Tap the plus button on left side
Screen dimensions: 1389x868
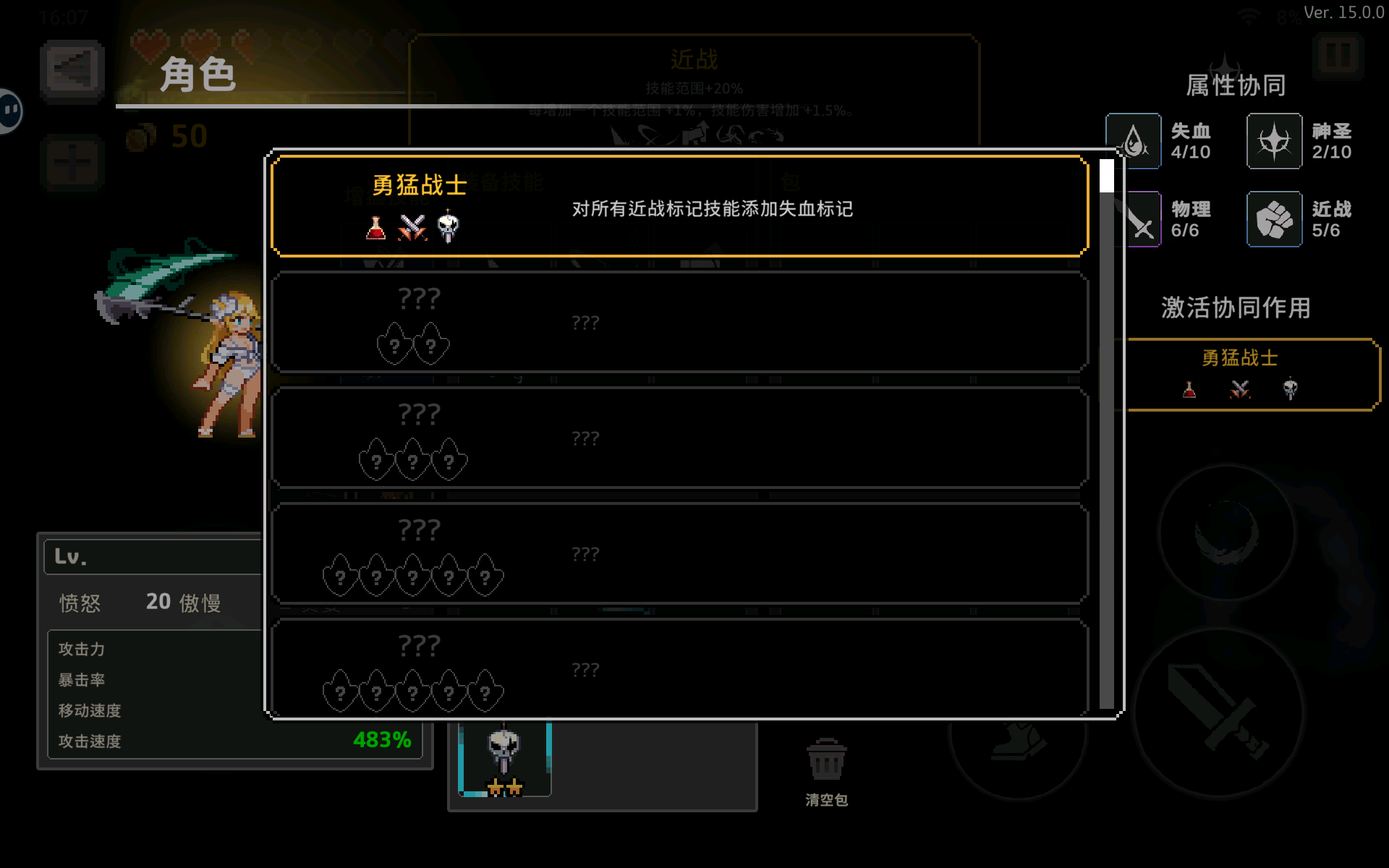72,161
